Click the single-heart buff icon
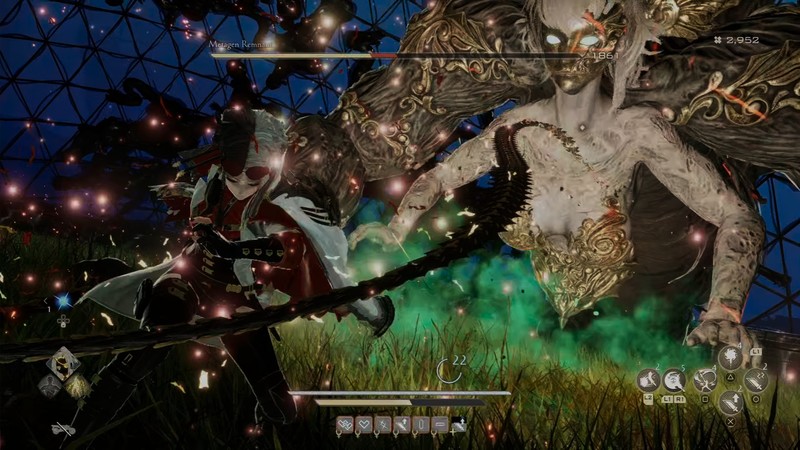800x450 pixels. click(x=363, y=425)
